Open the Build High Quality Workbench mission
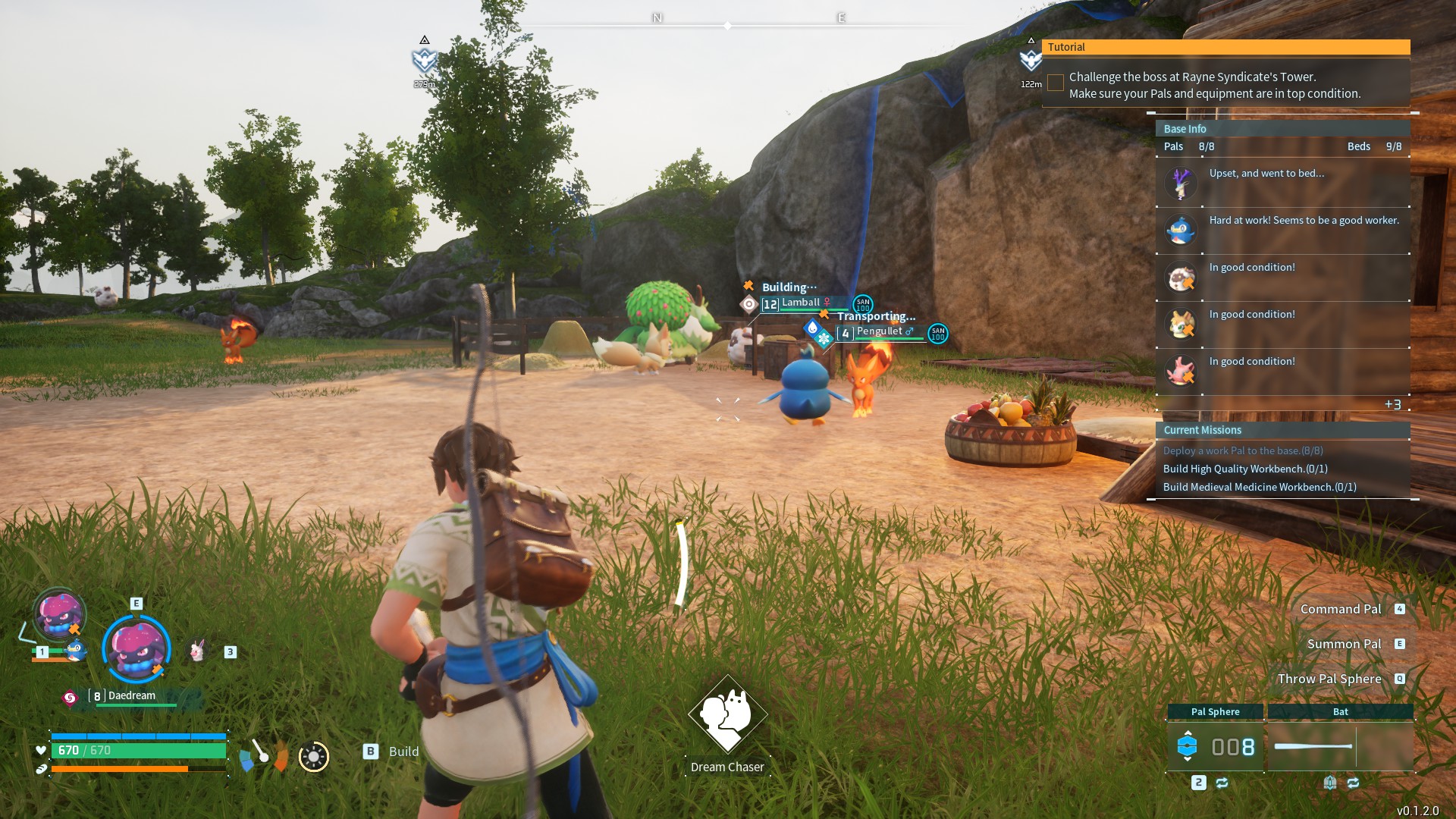Viewport: 1456px width, 819px height. coord(1245,469)
